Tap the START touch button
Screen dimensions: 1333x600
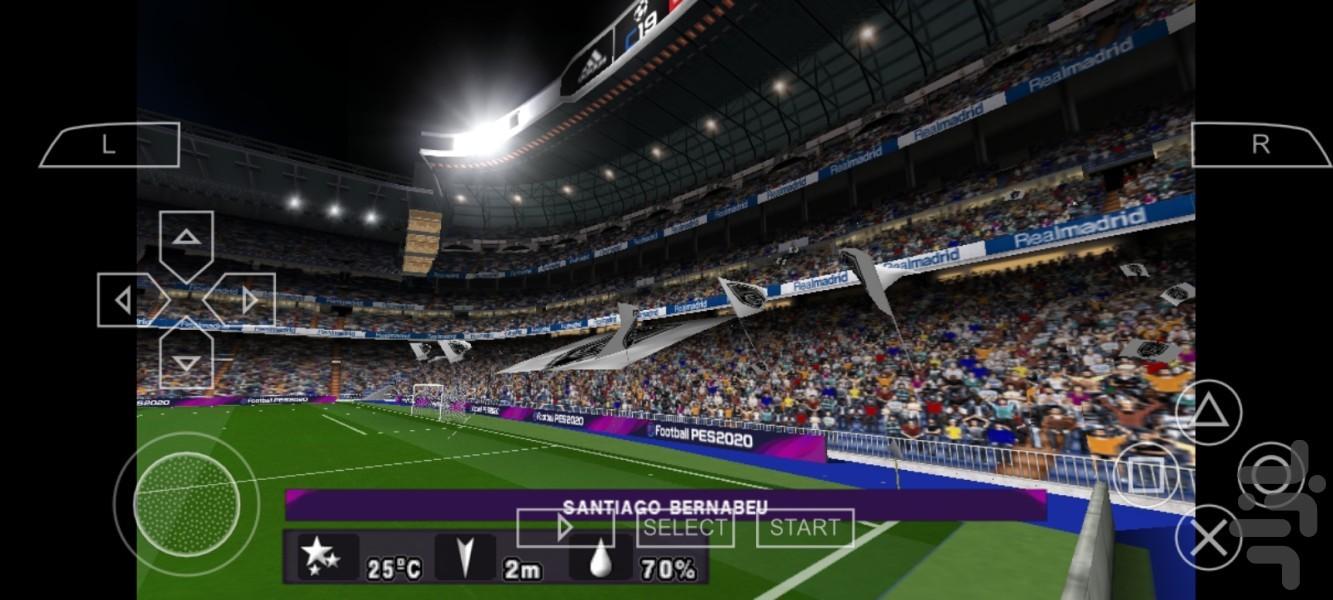pyautogui.click(x=805, y=528)
